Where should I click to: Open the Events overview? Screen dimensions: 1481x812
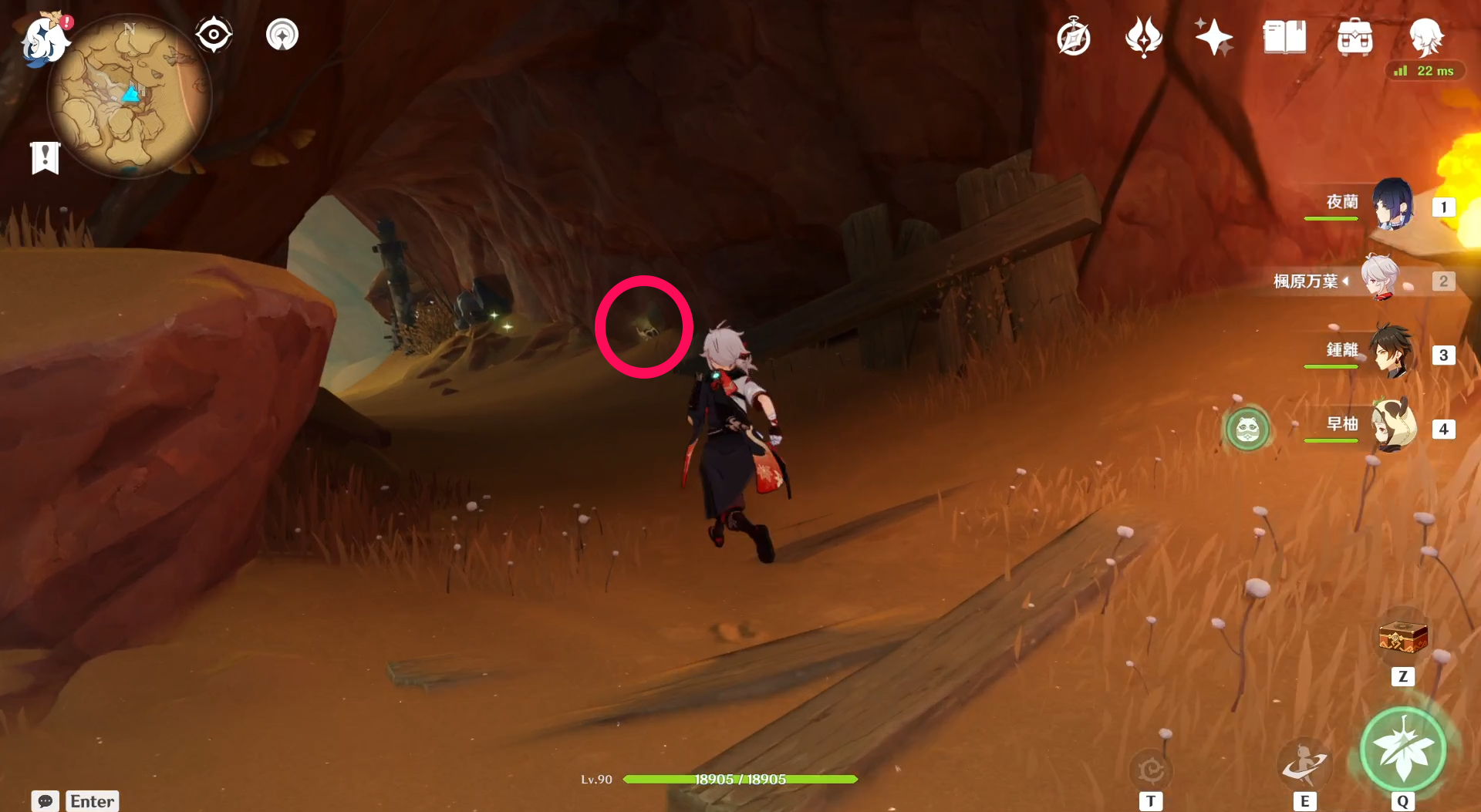point(1213,36)
